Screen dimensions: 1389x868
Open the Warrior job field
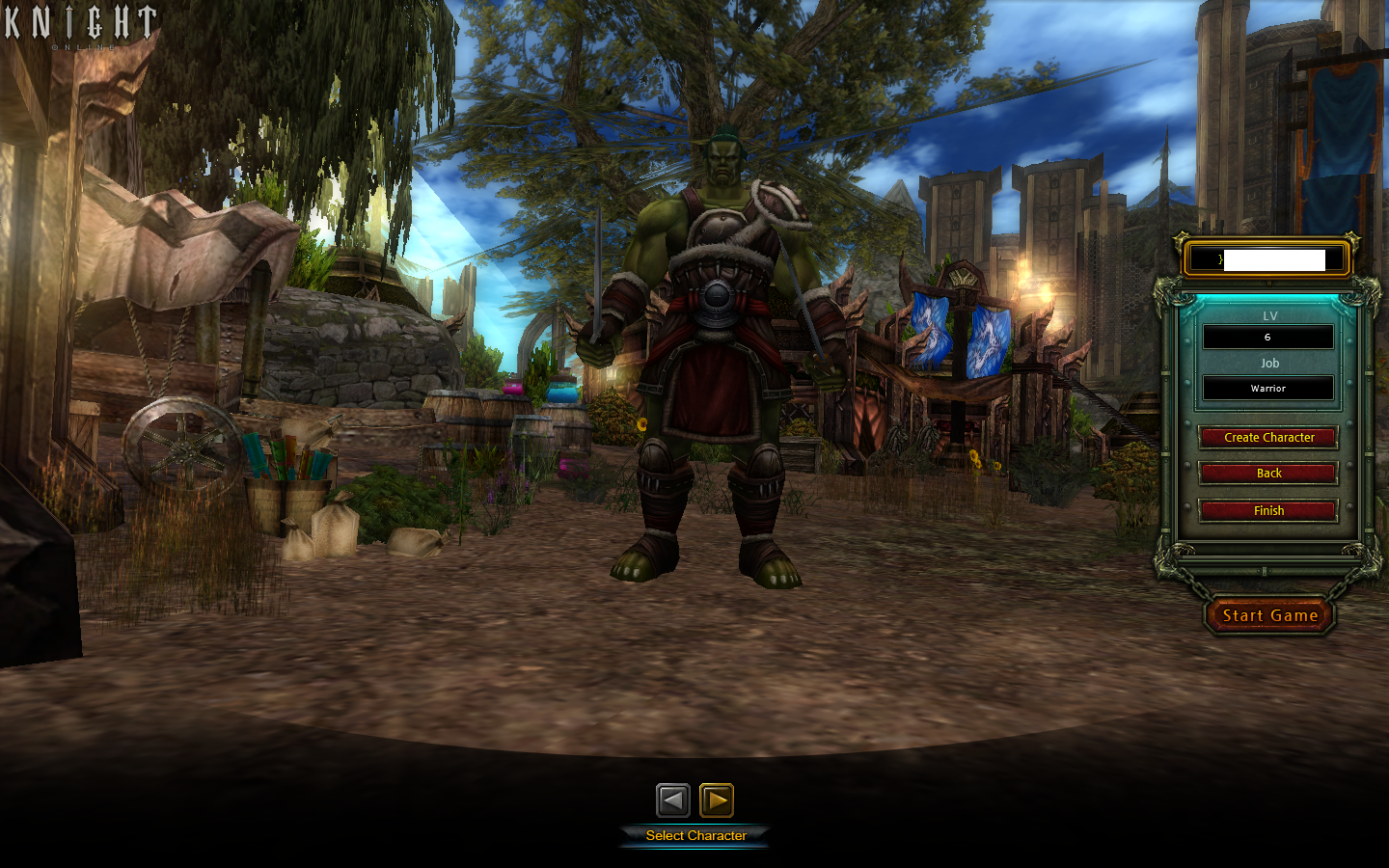1267,388
